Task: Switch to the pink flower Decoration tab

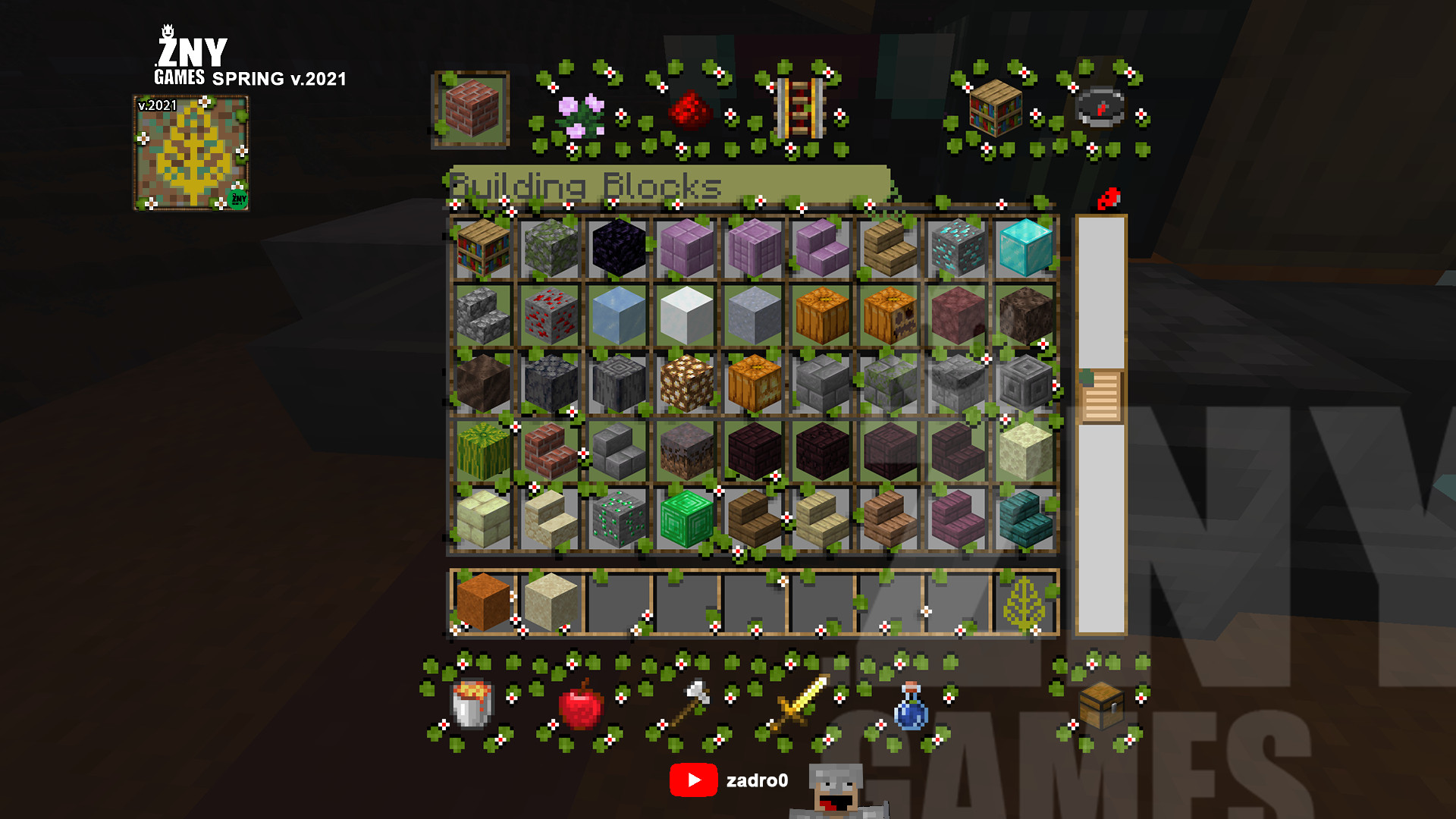Action: click(x=580, y=114)
